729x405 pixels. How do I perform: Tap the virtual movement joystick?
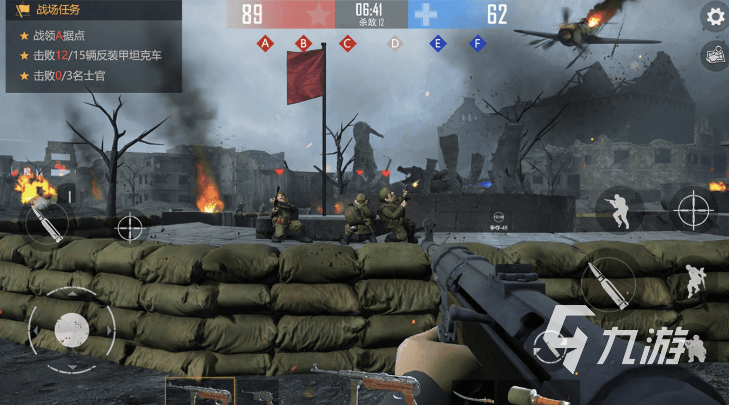(70, 326)
